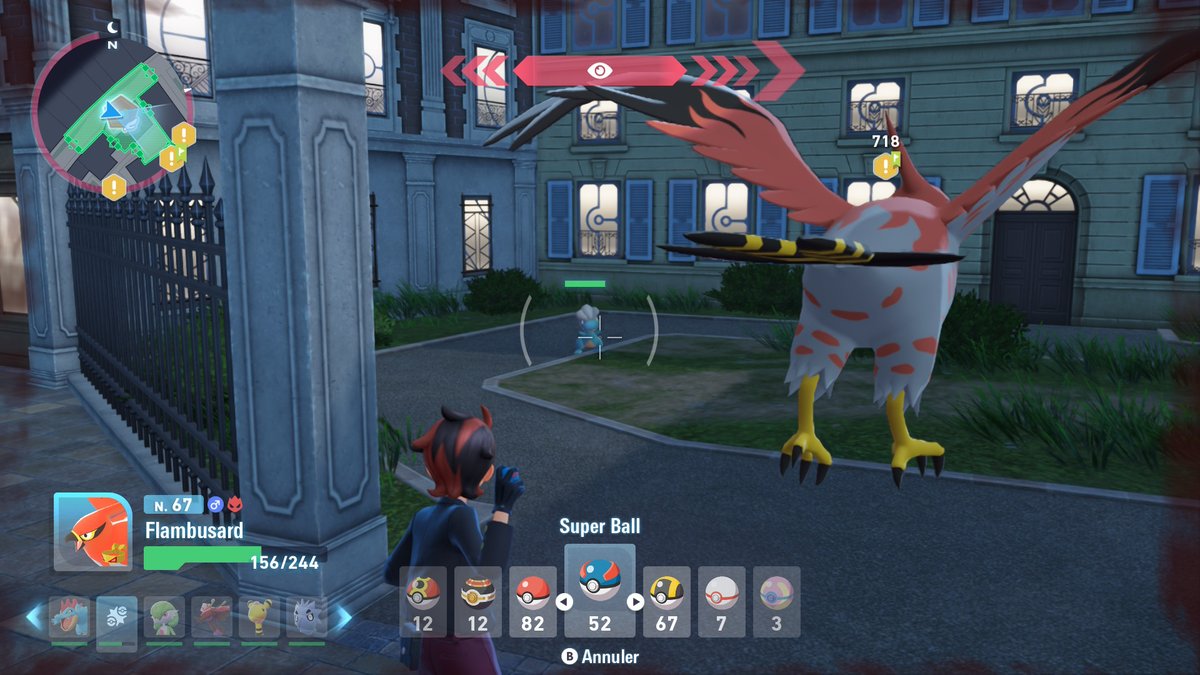The image size is (1200, 675).
Task: Switch to the Feraligatr party slot
Action: [69, 618]
